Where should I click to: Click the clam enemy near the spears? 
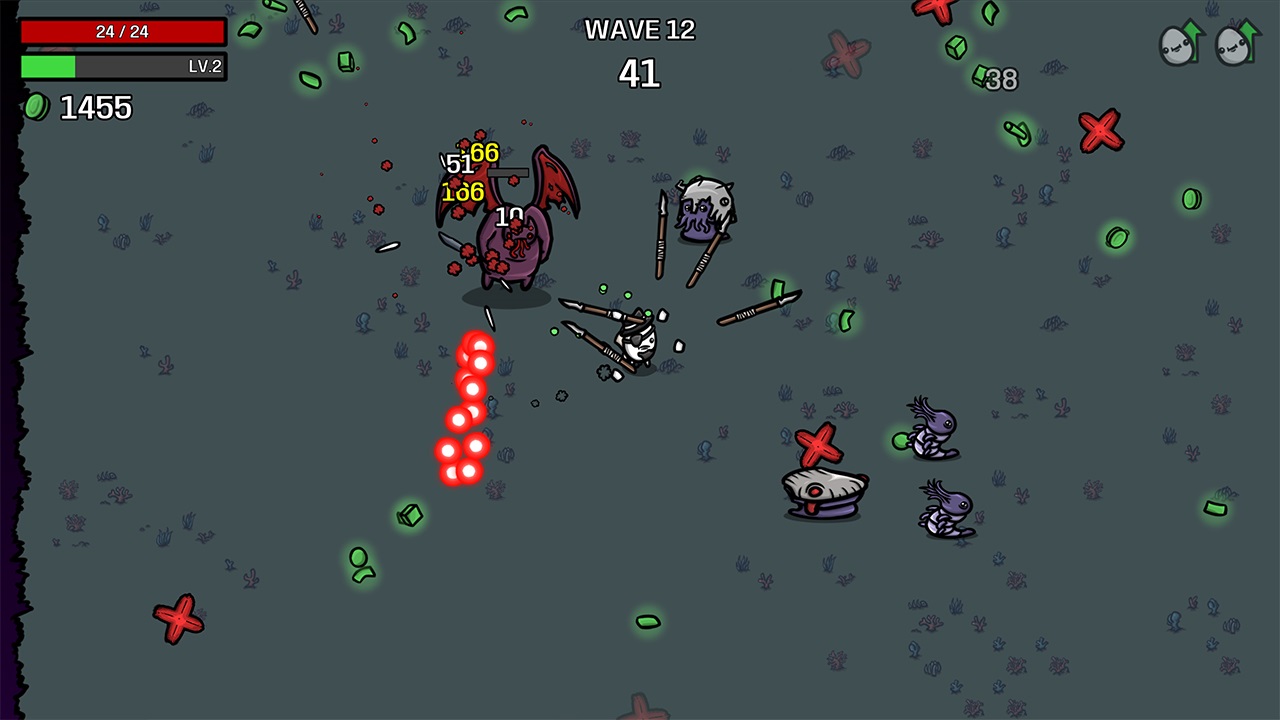(820, 490)
